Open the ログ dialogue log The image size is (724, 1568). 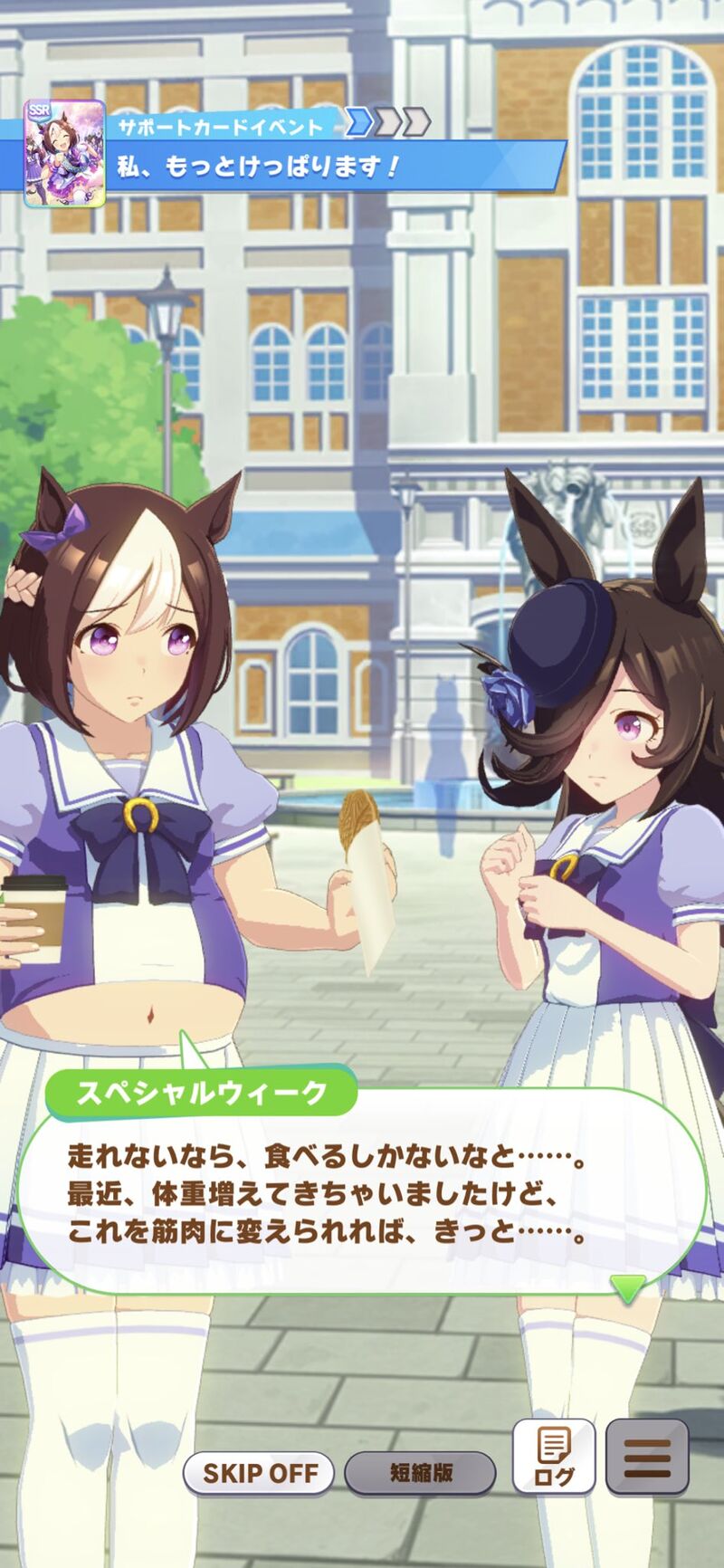pyautogui.click(x=553, y=1457)
